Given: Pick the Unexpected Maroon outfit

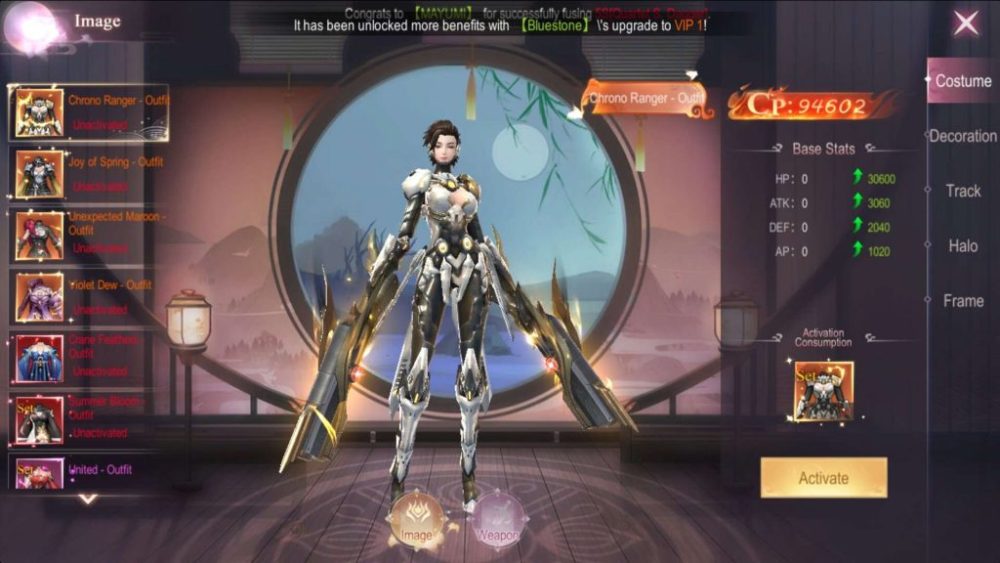Looking at the screenshot, I should click(88, 236).
